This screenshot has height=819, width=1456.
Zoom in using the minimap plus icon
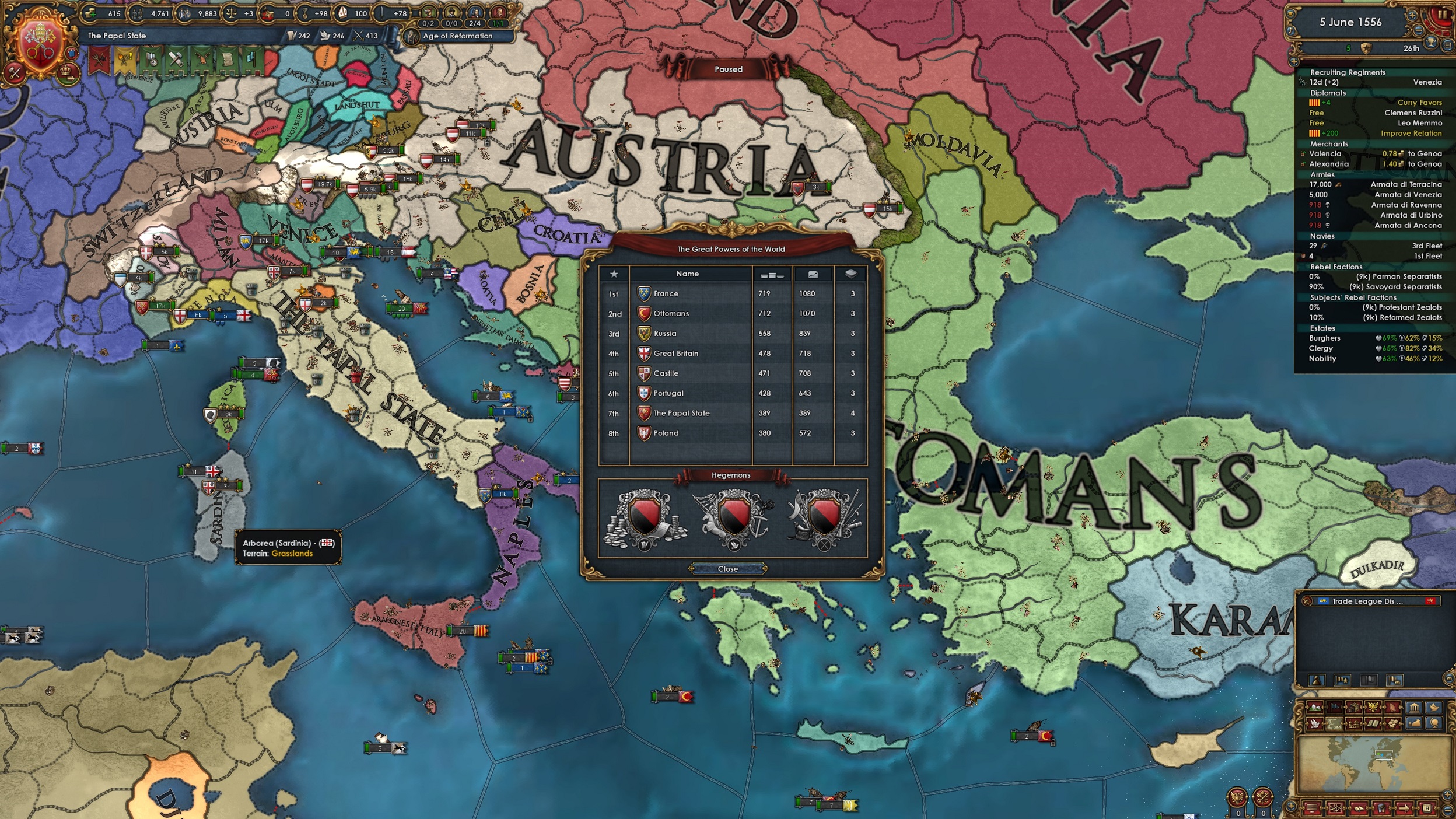tap(1447, 796)
